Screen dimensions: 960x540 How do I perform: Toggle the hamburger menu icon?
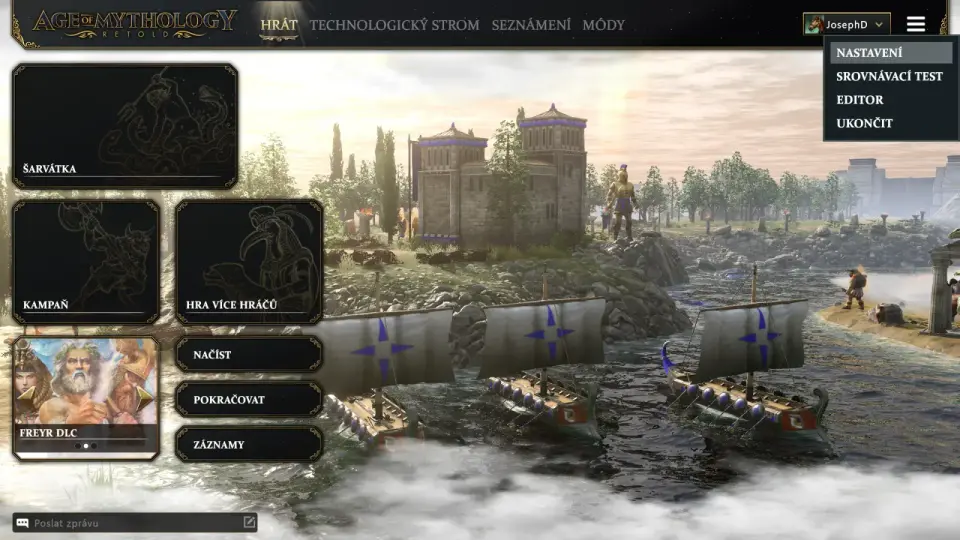916,24
